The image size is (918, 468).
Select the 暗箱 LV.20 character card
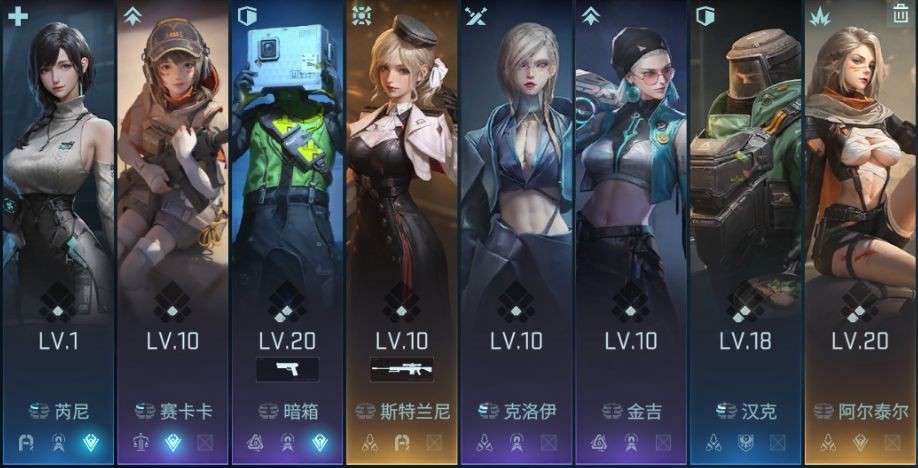click(287, 200)
